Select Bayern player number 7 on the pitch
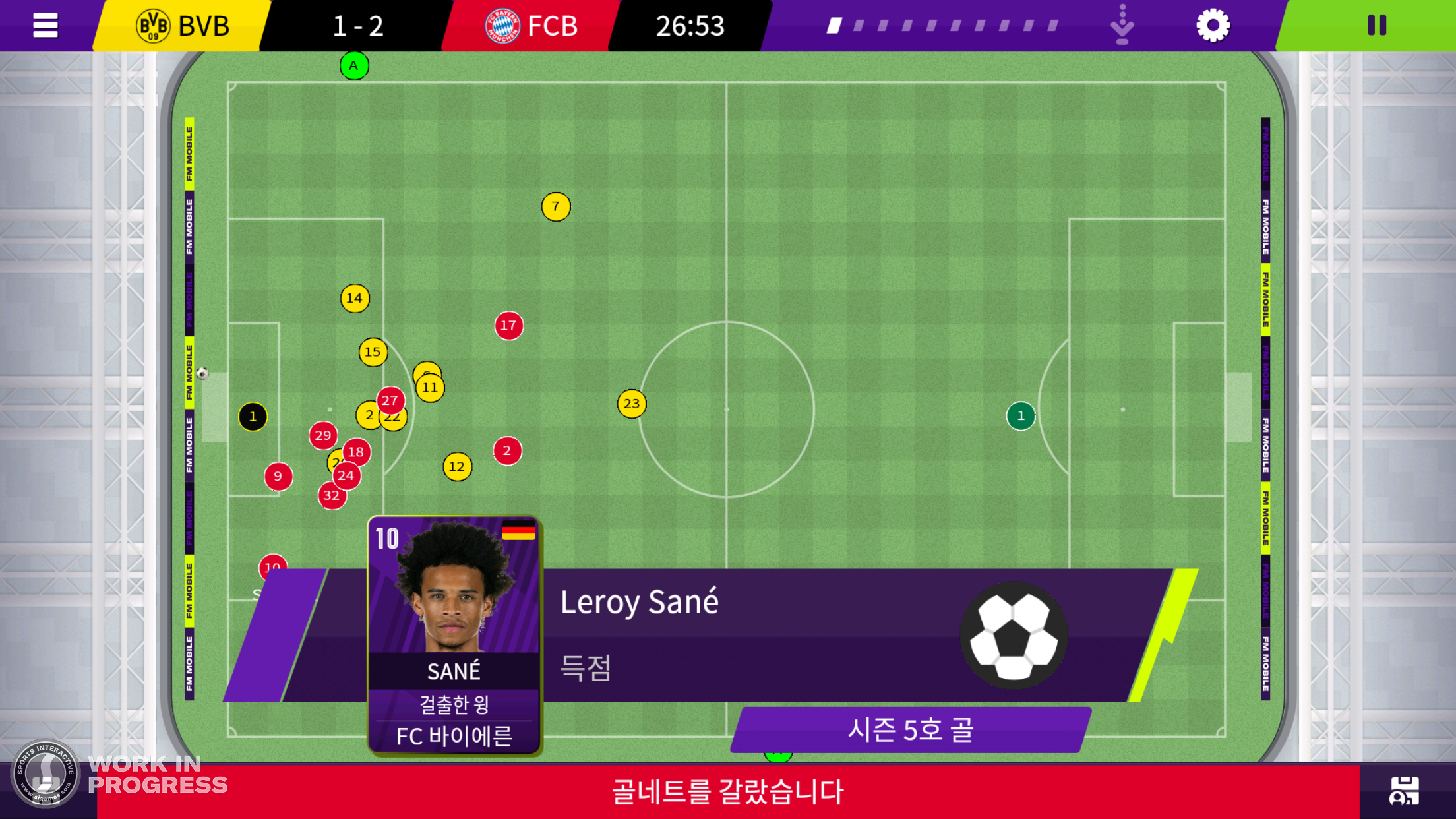 point(556,206)
